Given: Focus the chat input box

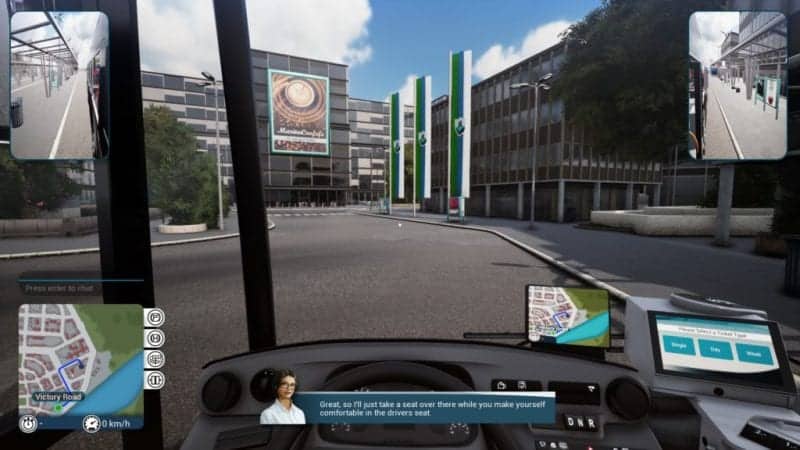Looking at the screenshot, I should [80, 288].
